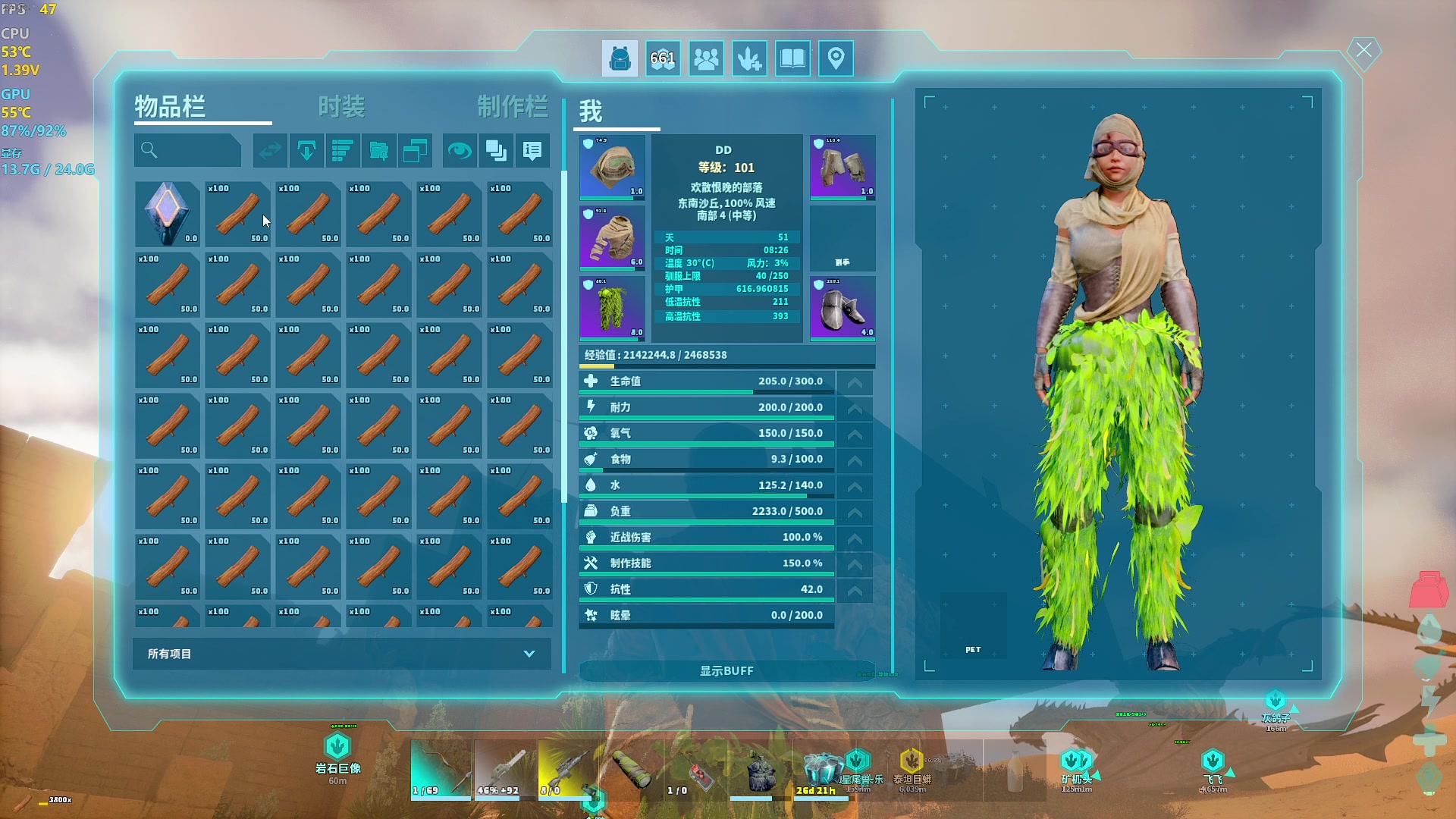This screenshot has width=1456, height=819.
Task: Open the tribe group menu icon
Action: (706, 58)
